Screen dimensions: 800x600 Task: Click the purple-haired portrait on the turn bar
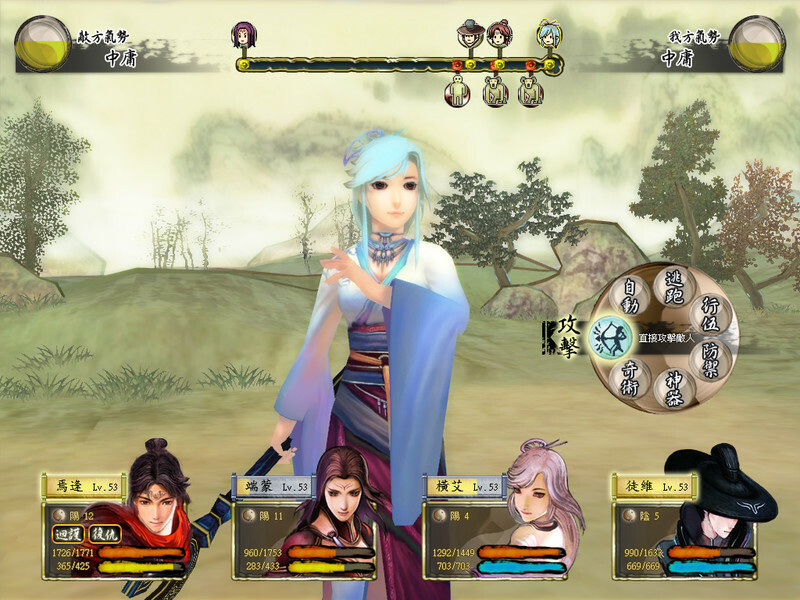242,37
